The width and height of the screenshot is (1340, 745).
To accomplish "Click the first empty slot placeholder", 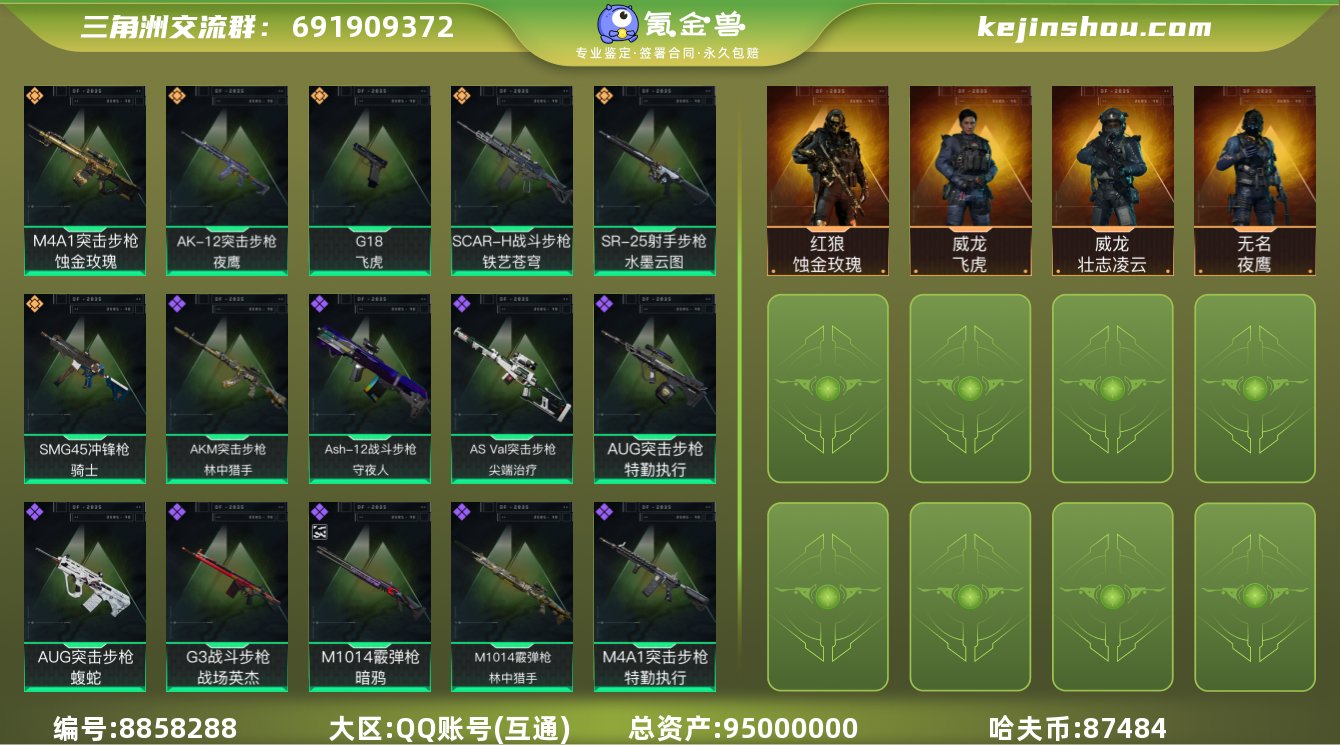I will click(x=828, y=390).
